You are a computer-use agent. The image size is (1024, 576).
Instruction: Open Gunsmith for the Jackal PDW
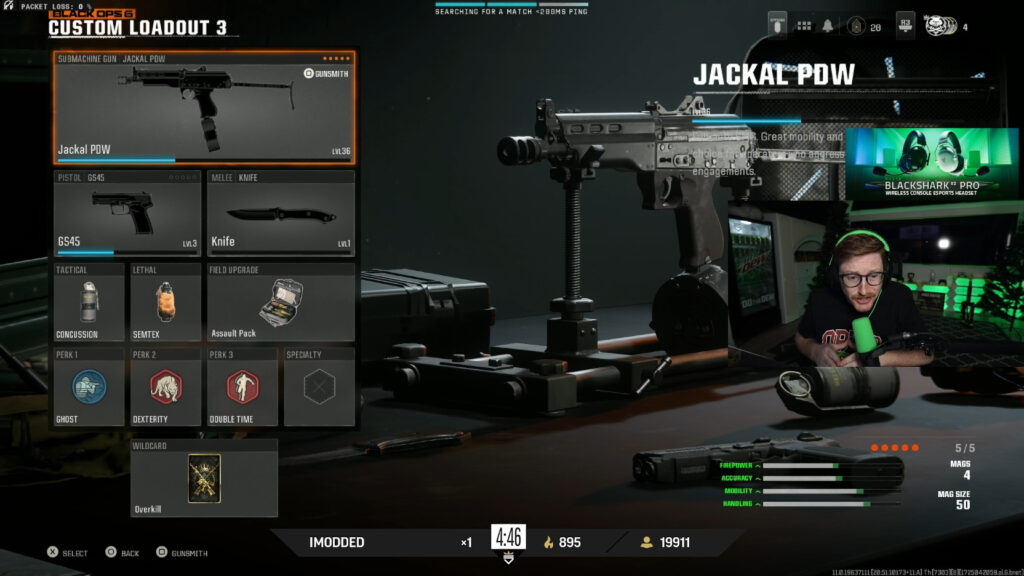pyautogui.click(x=326, y=74)
